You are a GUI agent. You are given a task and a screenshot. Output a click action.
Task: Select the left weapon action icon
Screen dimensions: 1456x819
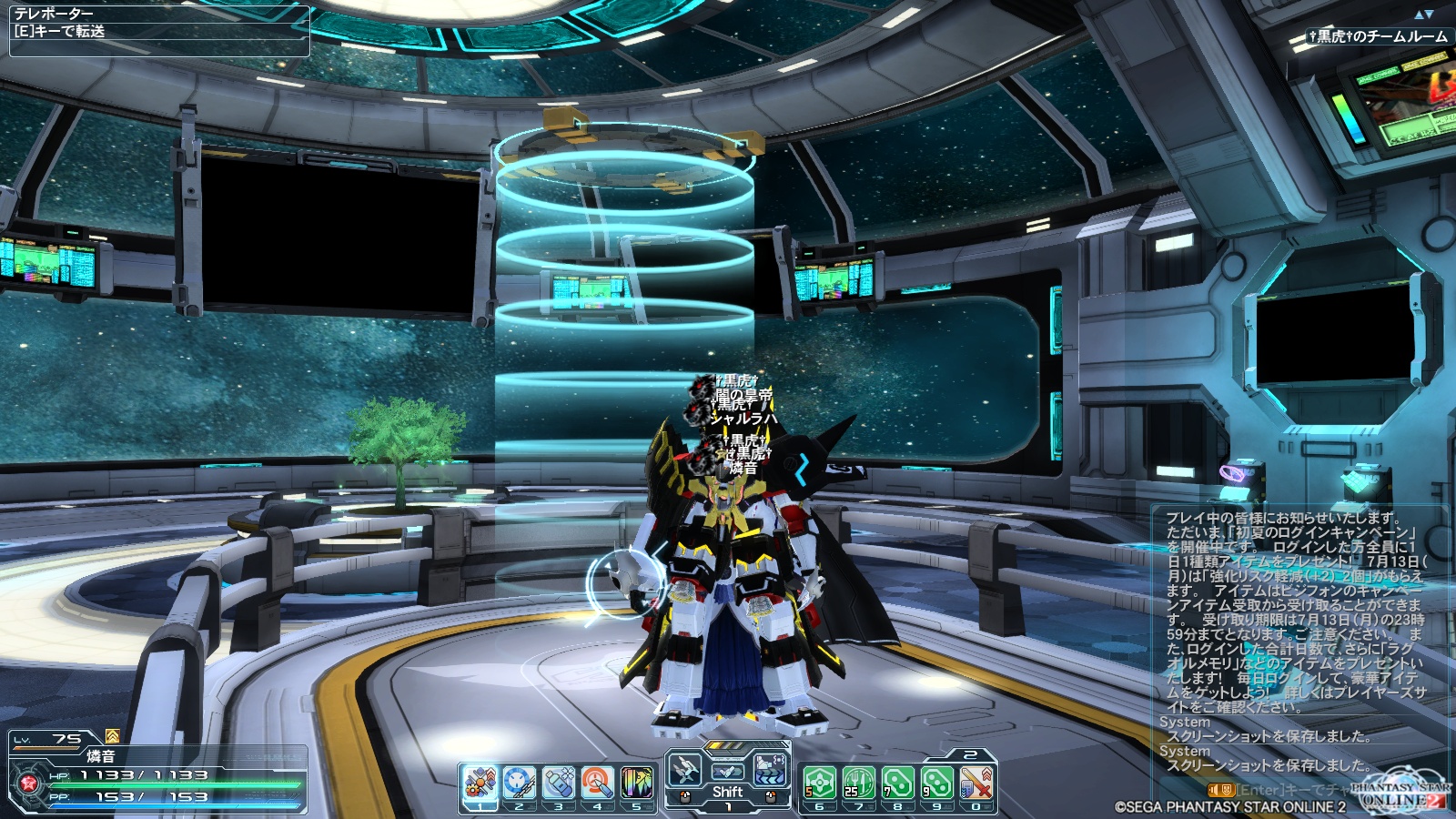point(685,772)
